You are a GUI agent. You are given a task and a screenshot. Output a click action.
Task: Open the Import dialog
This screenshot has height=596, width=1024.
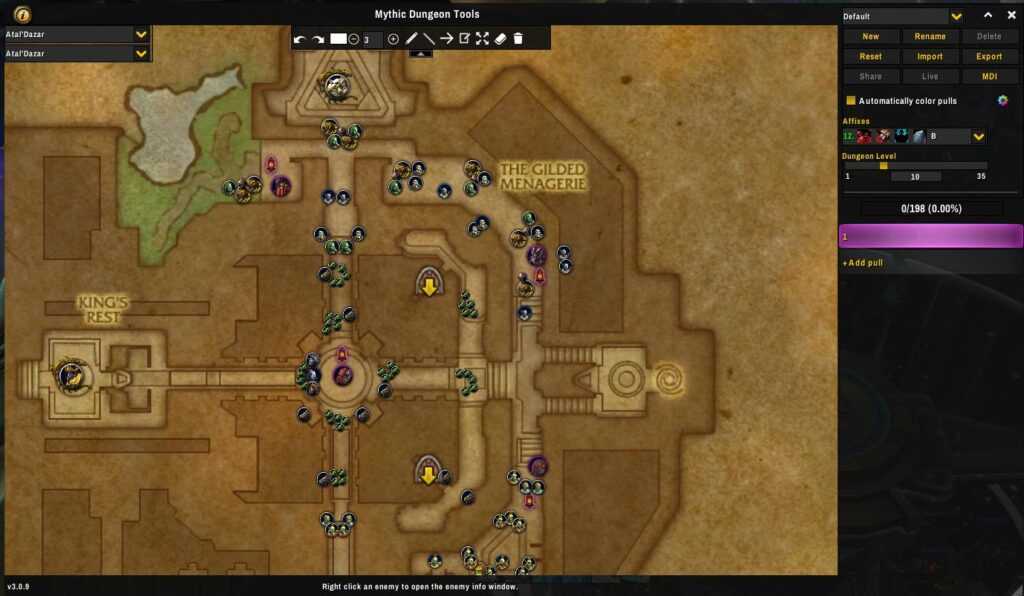930,57
